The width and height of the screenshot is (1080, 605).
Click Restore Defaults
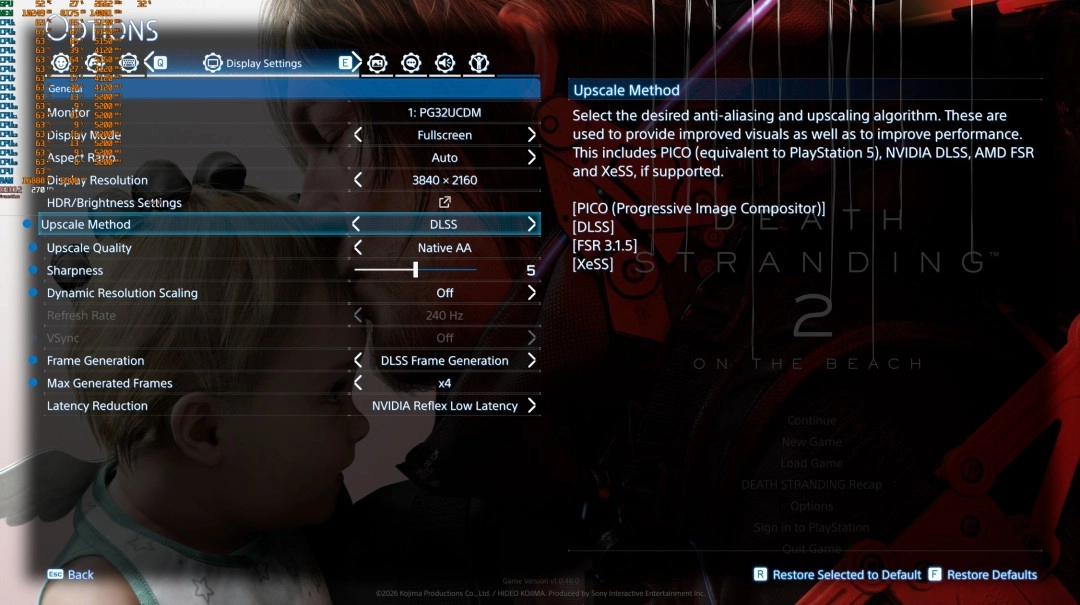click(983, 575)
